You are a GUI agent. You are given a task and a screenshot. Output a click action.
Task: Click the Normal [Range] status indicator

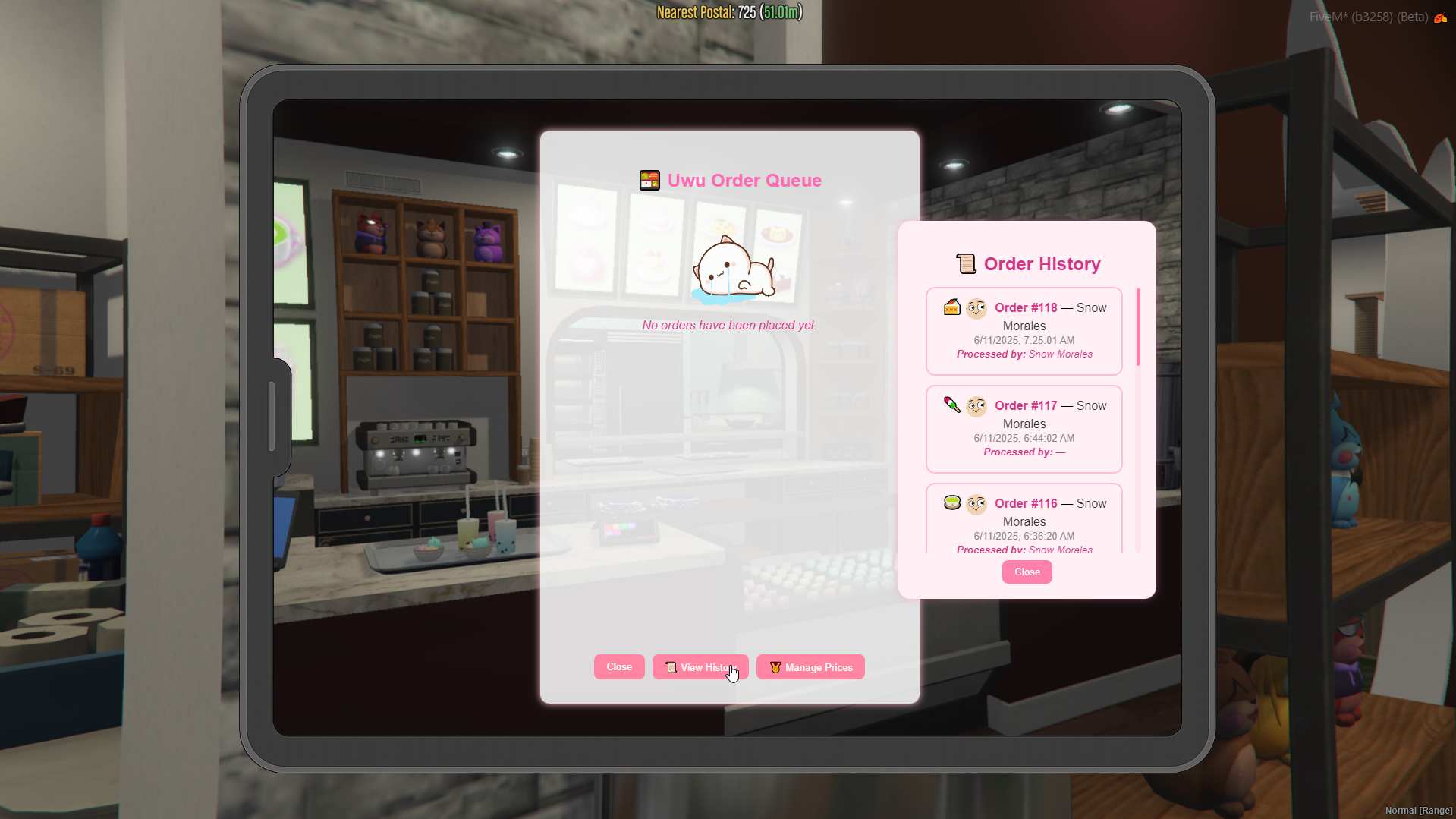tap(1419, 810)
